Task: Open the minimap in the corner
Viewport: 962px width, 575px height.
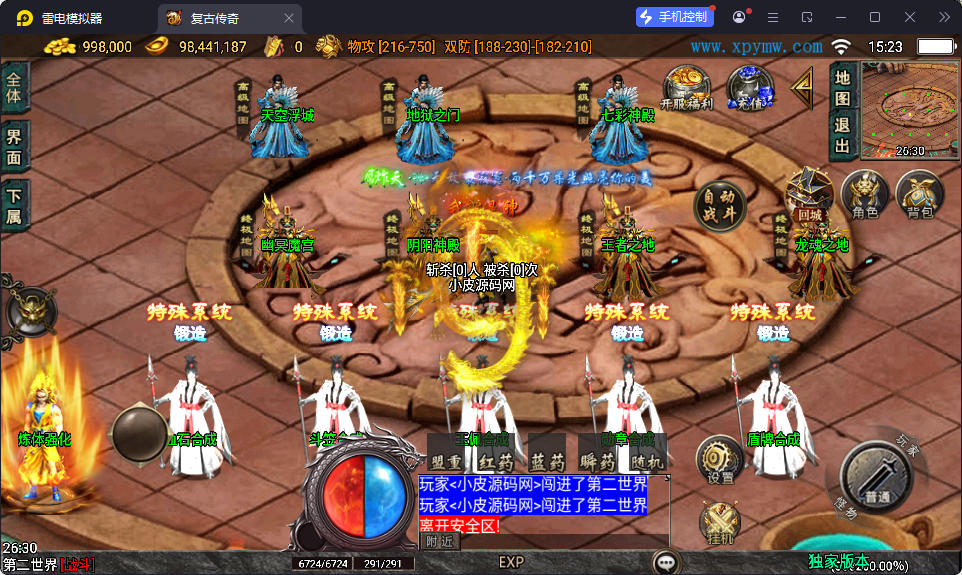Action: [x=908, y=109]
